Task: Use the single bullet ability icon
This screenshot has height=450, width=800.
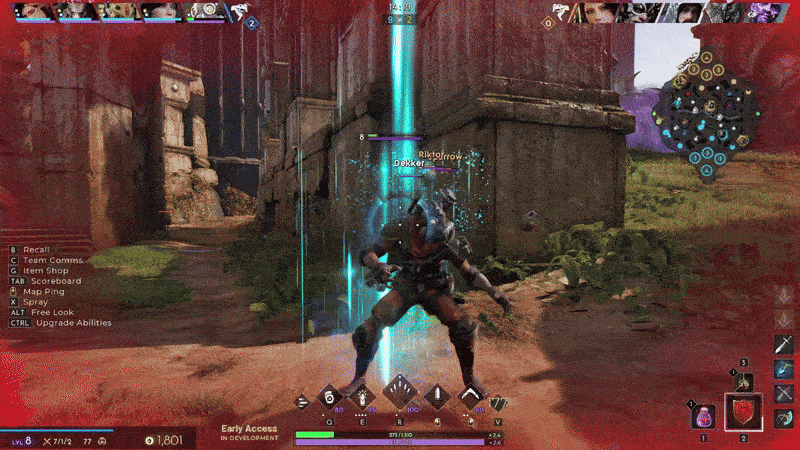Action: (x=438, y=397)
